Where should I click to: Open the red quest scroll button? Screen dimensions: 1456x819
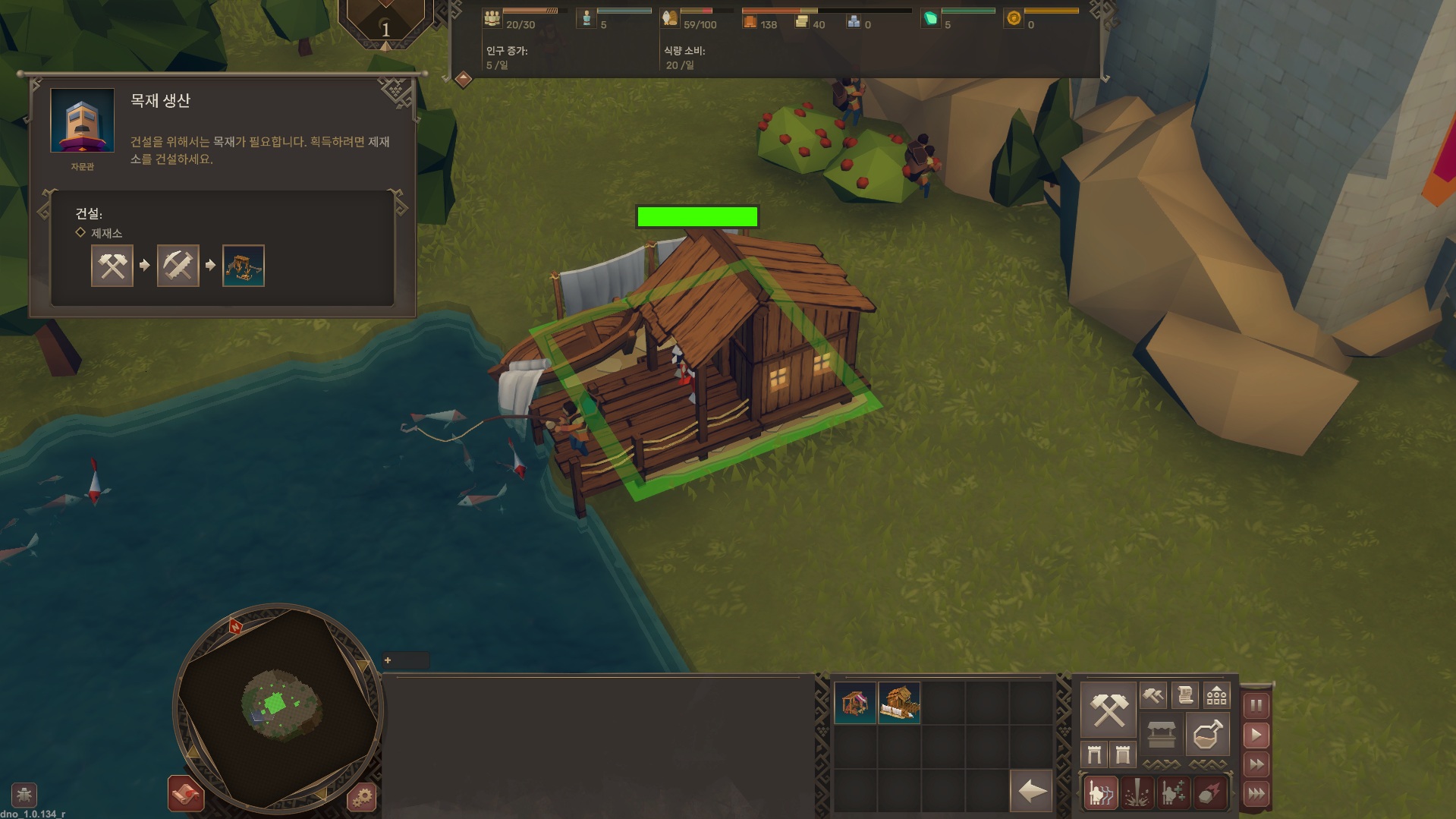click(186, 794)
